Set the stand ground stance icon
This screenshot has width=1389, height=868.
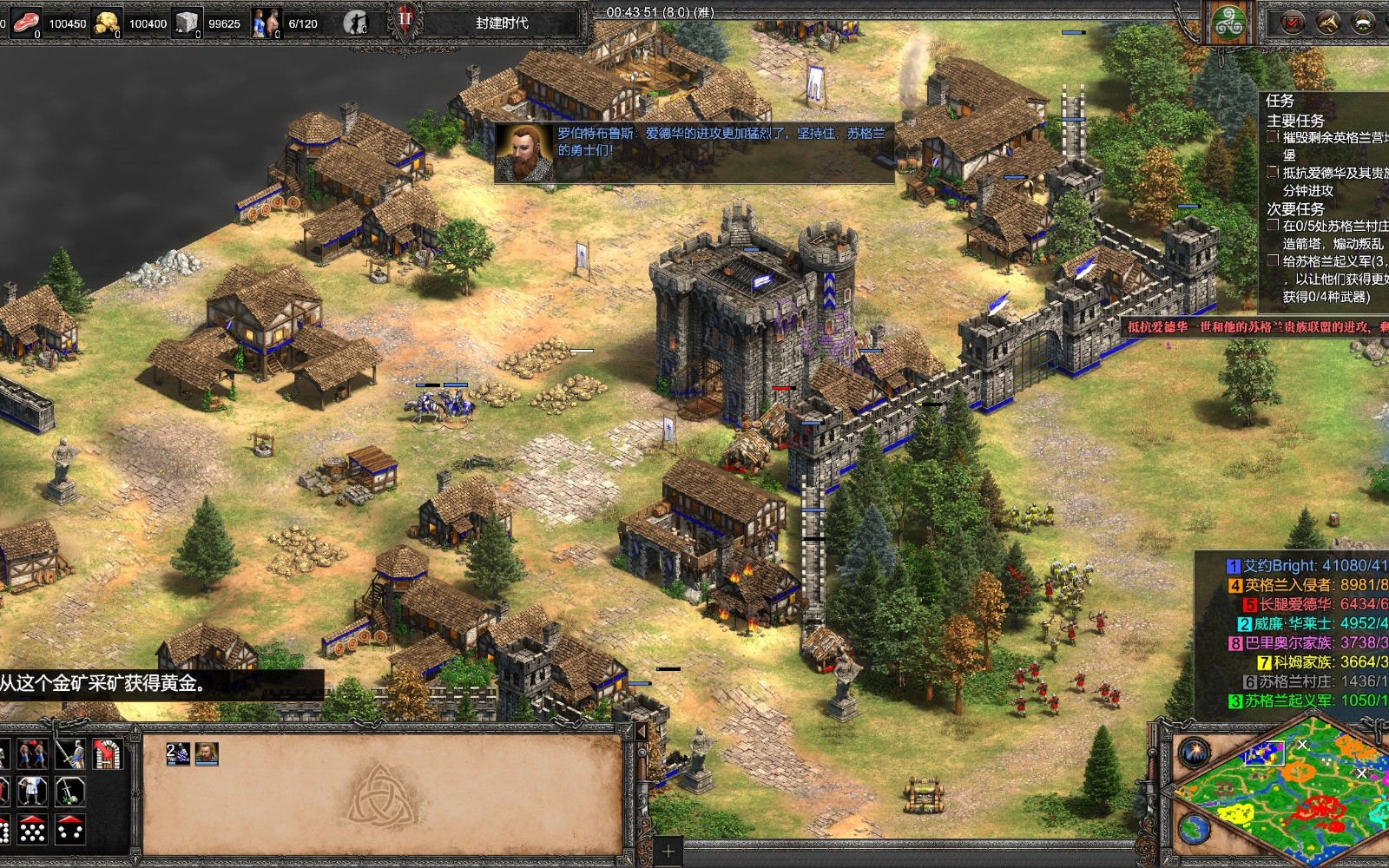click(x=32, y=791)
